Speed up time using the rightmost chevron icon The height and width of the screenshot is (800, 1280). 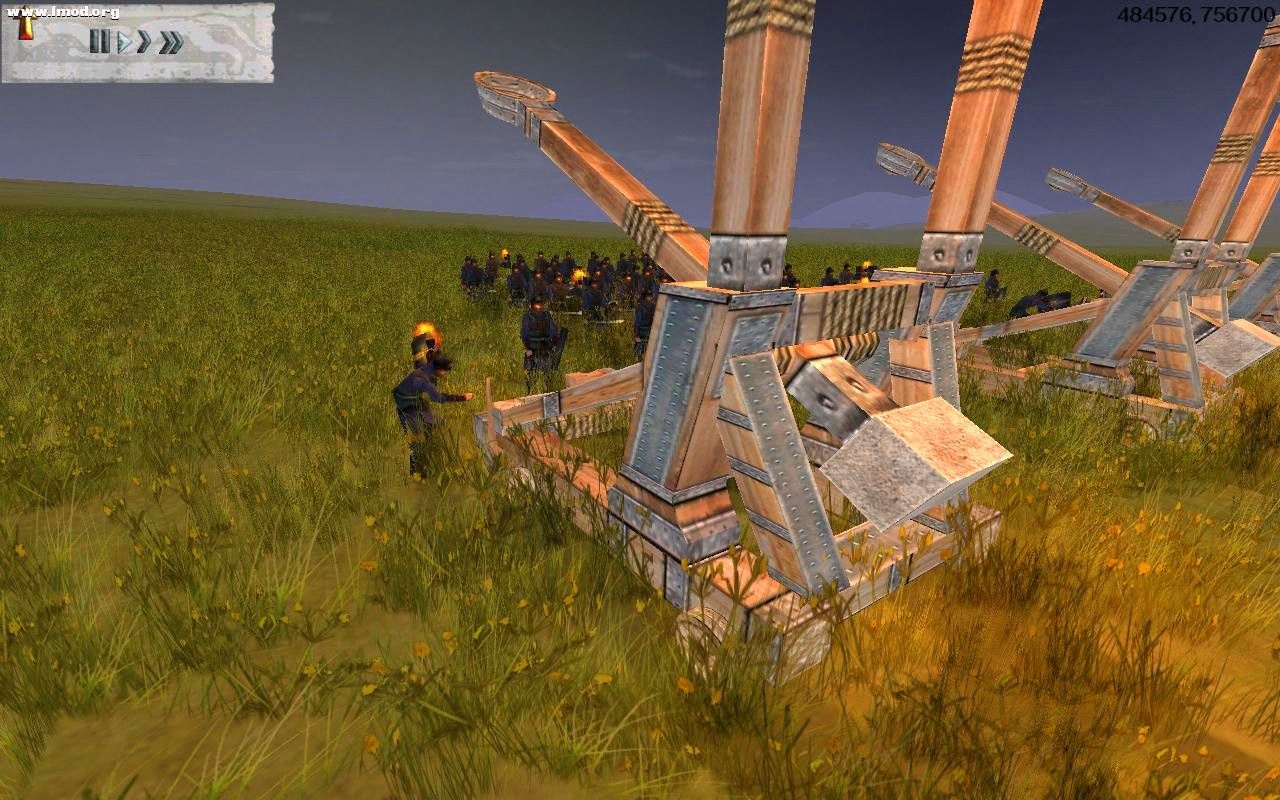coord(169,42)
